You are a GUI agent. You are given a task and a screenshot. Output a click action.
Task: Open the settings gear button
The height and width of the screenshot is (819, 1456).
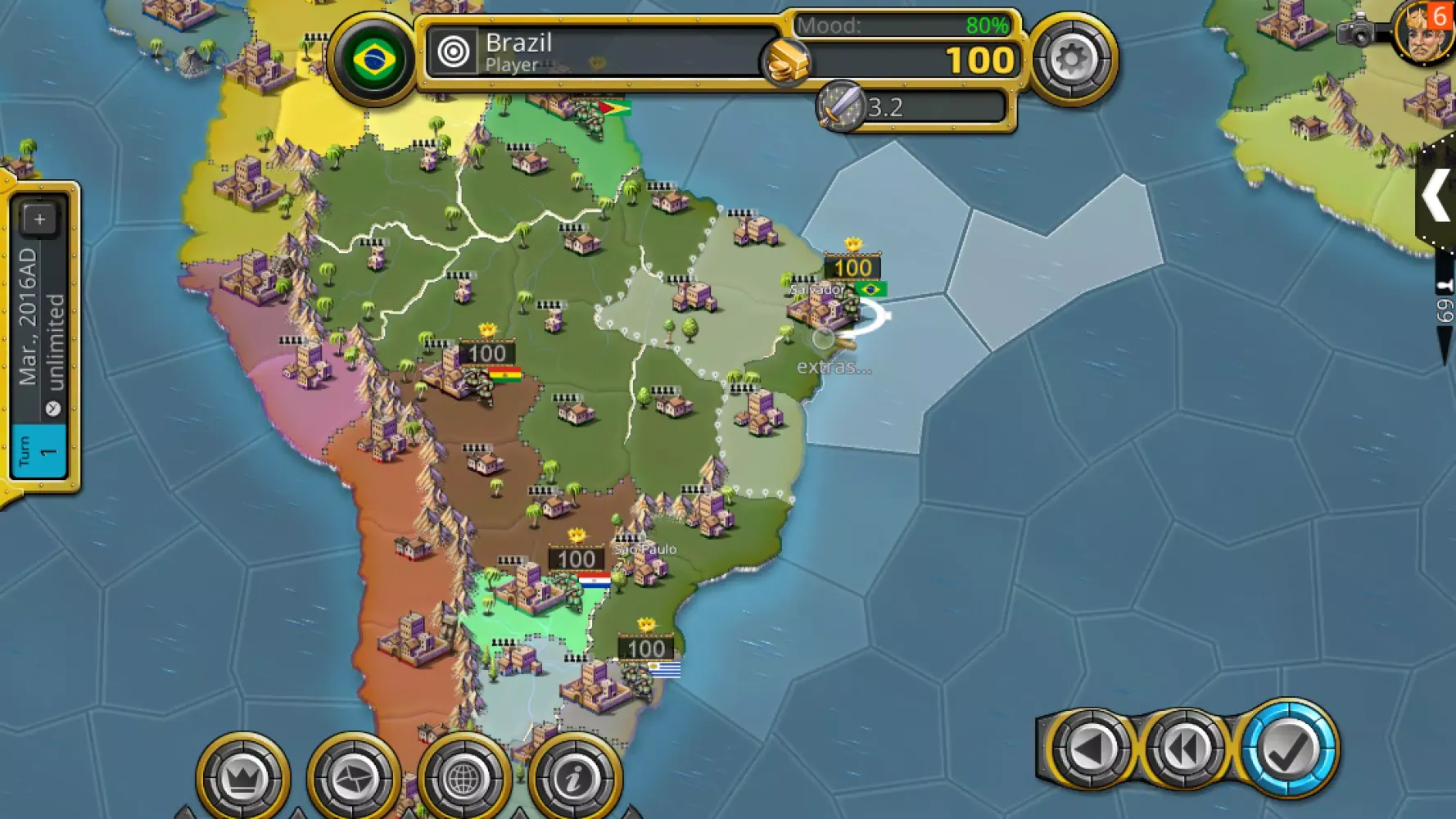click(x=1071, y=59)
